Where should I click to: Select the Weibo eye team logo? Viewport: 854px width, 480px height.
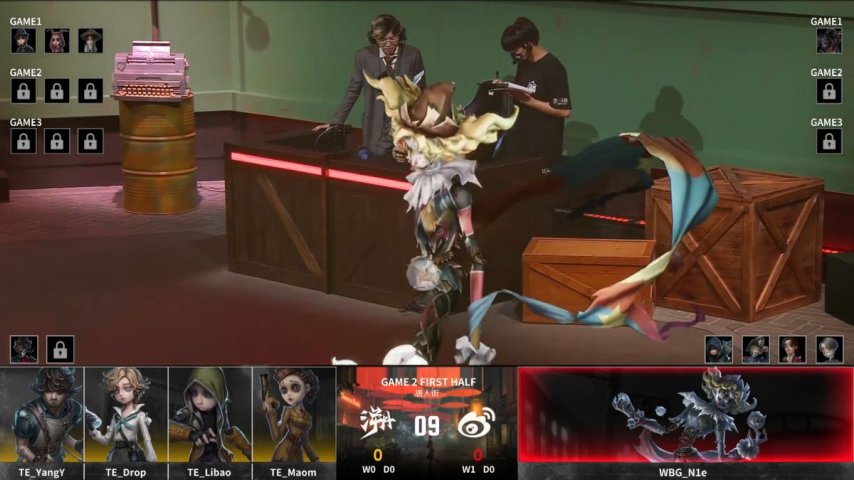(472, 425)
